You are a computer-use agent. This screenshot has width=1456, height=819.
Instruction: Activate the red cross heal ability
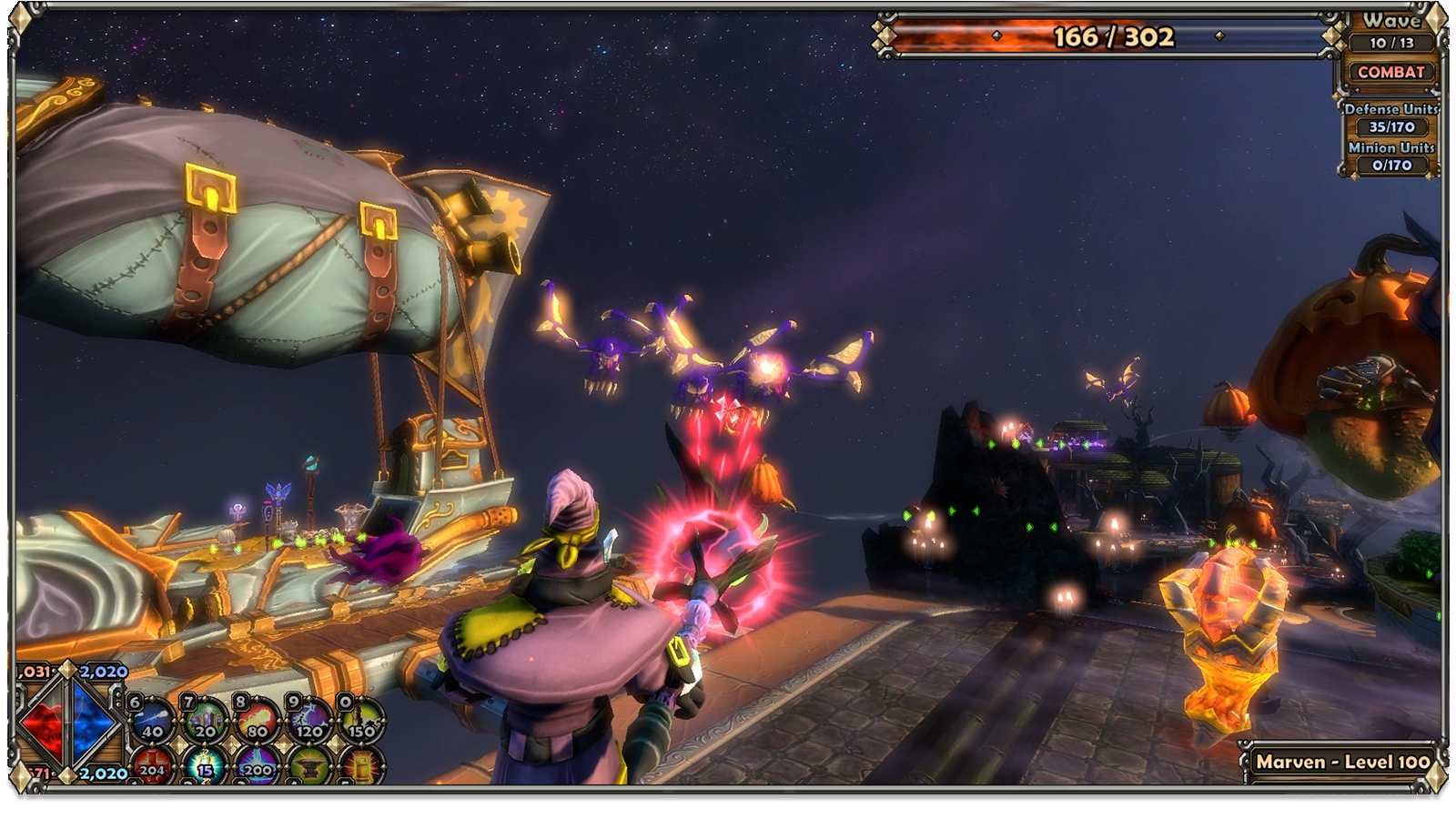tap(151, 766)
